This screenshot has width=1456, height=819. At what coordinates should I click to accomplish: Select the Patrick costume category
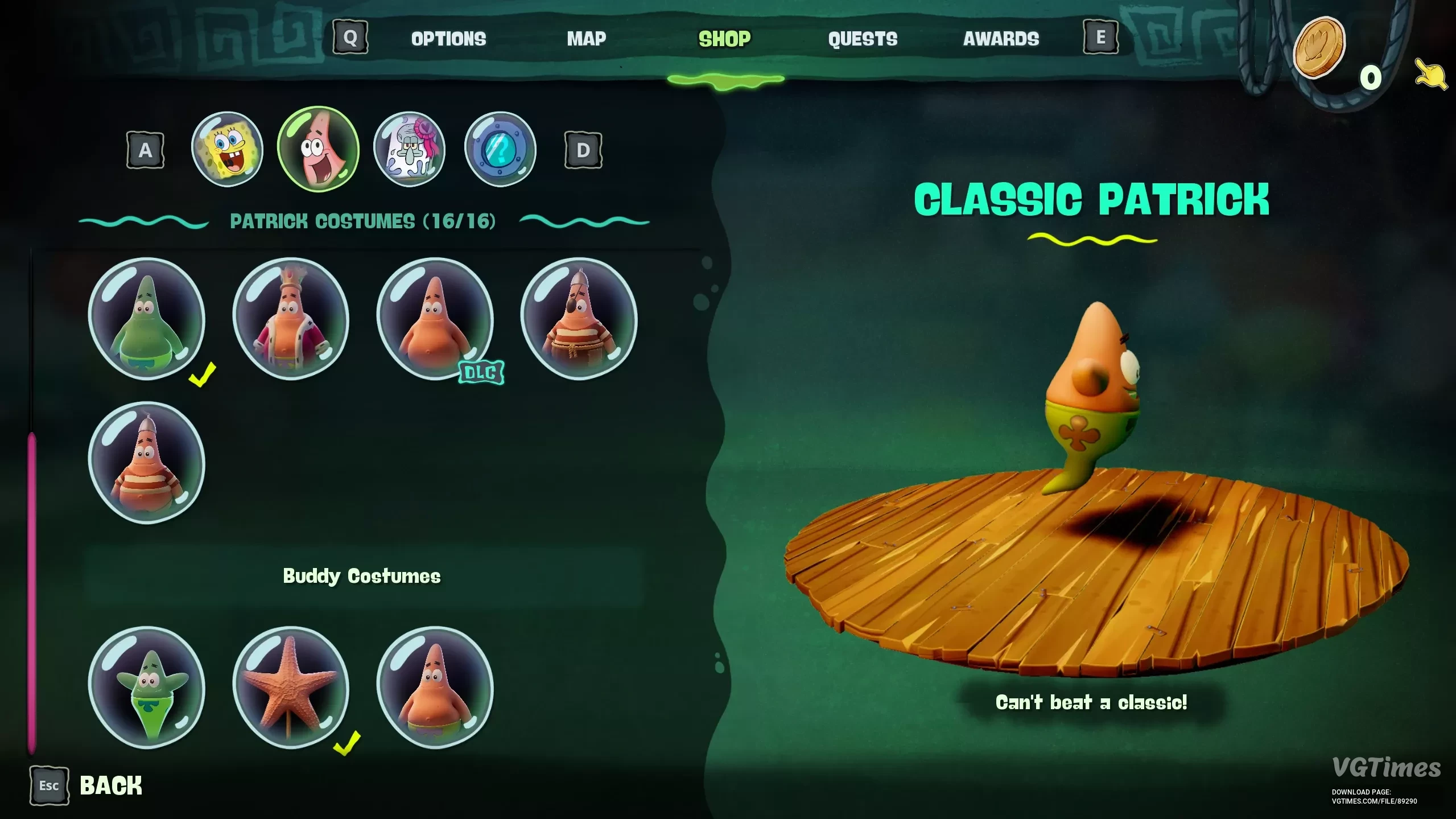click(318, 149)
